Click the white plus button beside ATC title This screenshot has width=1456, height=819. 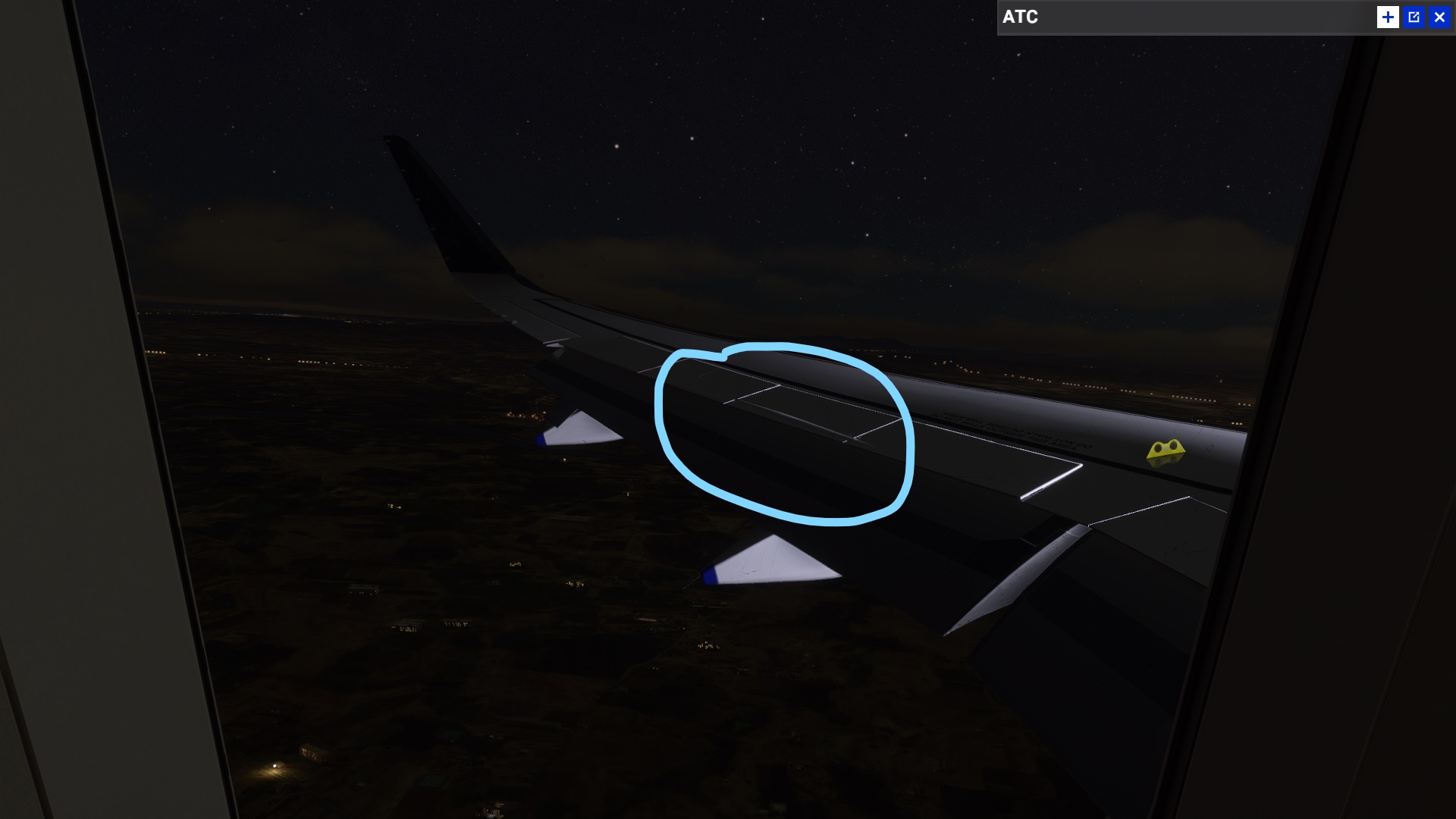[x=1389, y=17]
